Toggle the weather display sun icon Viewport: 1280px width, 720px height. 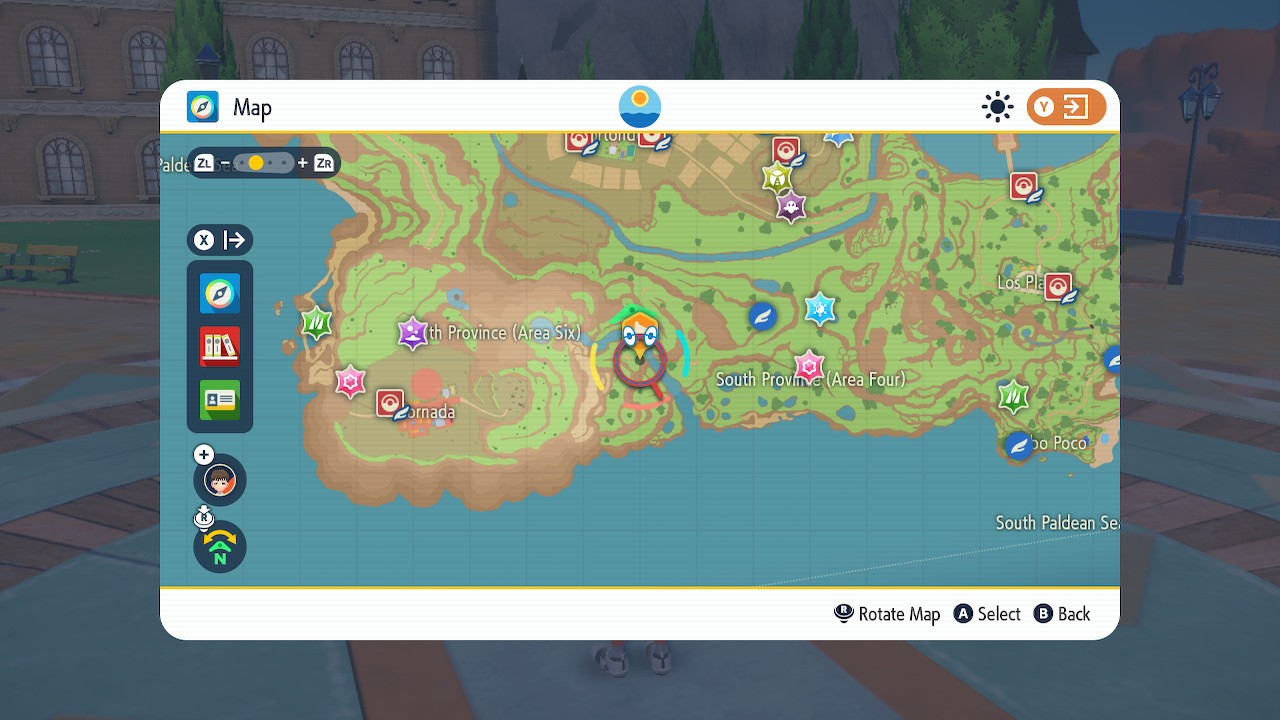(997, 107)
